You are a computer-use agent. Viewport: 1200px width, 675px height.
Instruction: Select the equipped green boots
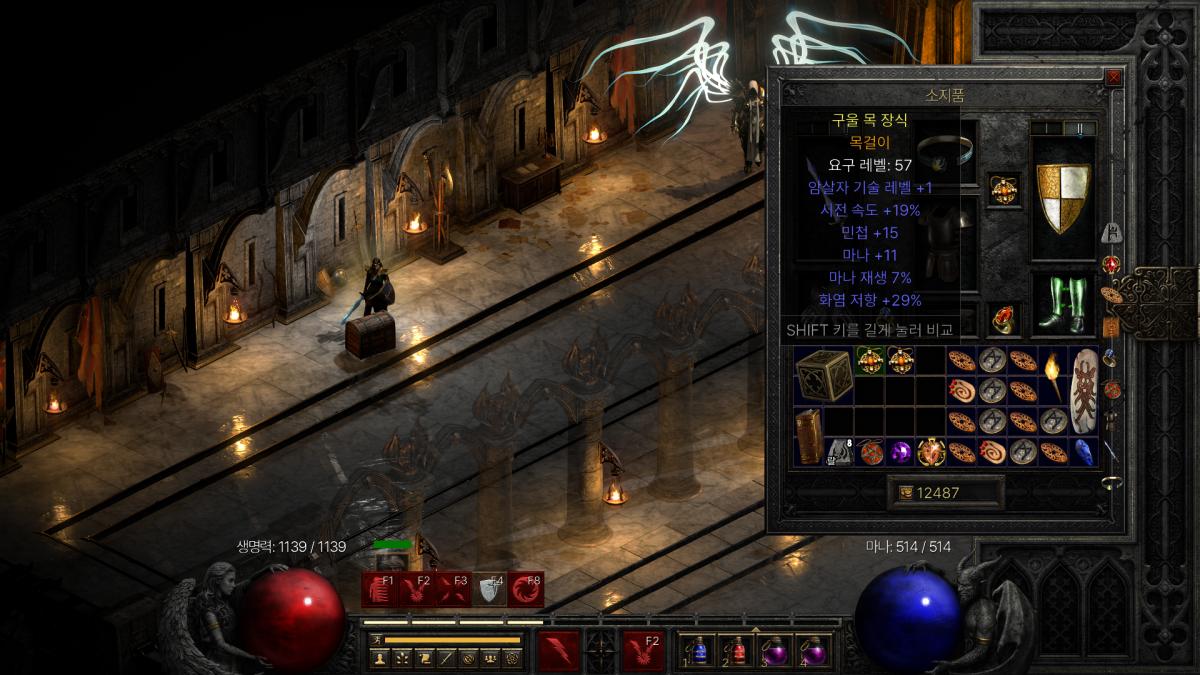coord(1062,305)
